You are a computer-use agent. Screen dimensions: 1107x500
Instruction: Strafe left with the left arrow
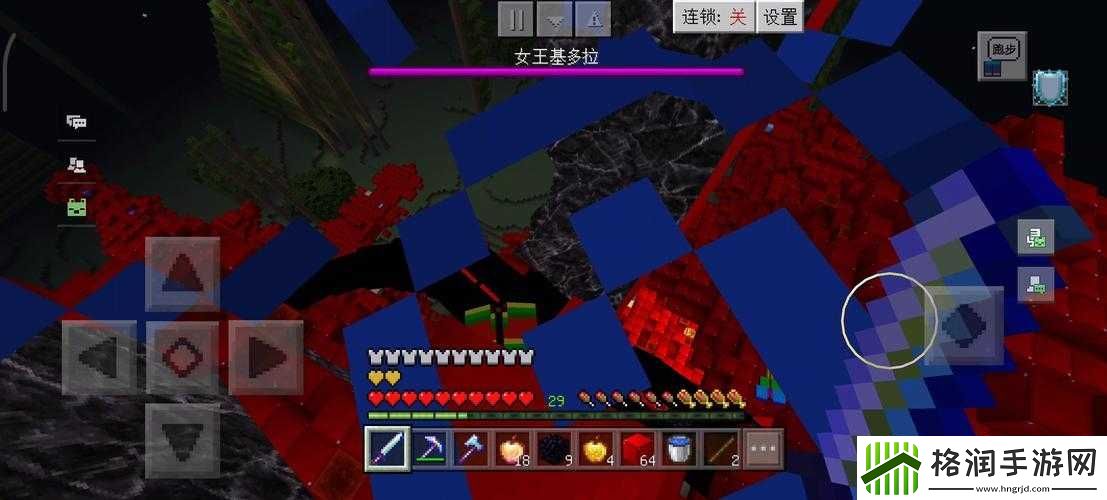click(x=99, y=356)
